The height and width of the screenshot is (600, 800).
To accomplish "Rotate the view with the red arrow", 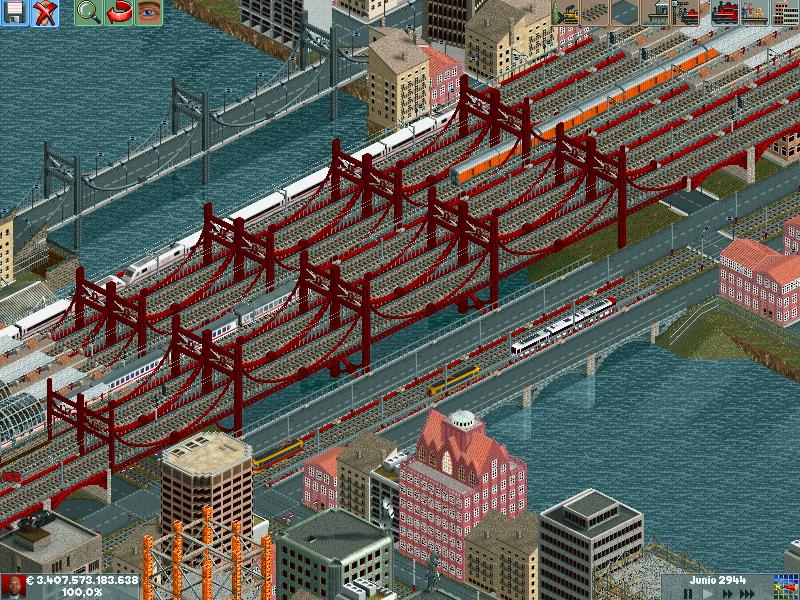I will point(118,13).
